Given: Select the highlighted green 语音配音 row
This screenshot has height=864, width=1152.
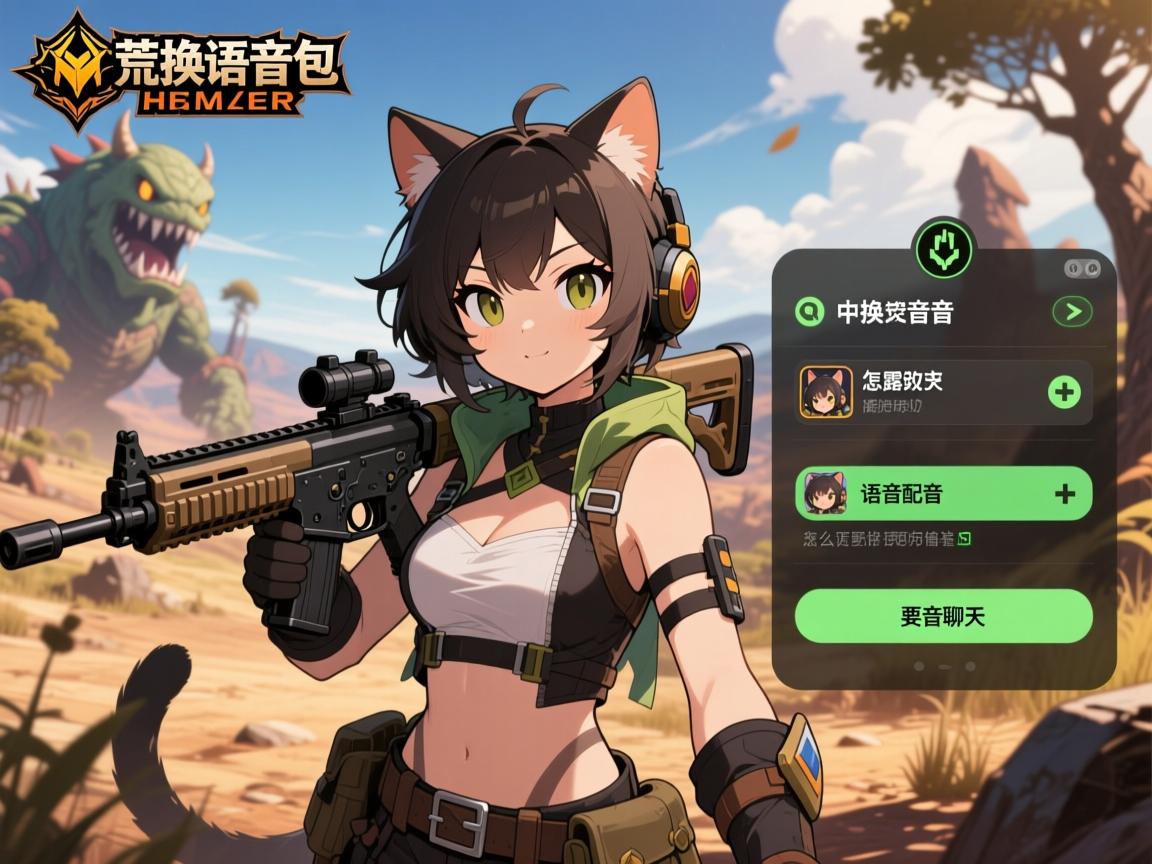Looking at the screenshot, I should click(942, 493).
